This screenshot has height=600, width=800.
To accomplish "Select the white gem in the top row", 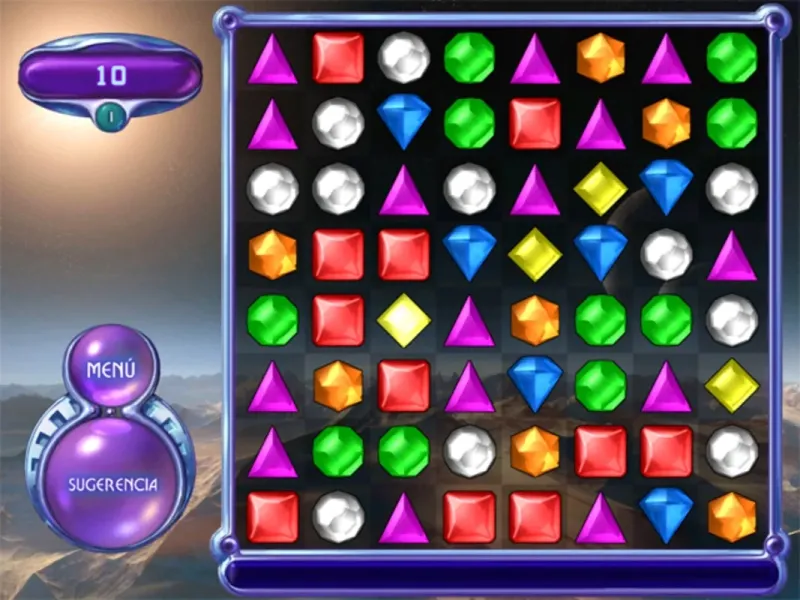I will [404, 57].
